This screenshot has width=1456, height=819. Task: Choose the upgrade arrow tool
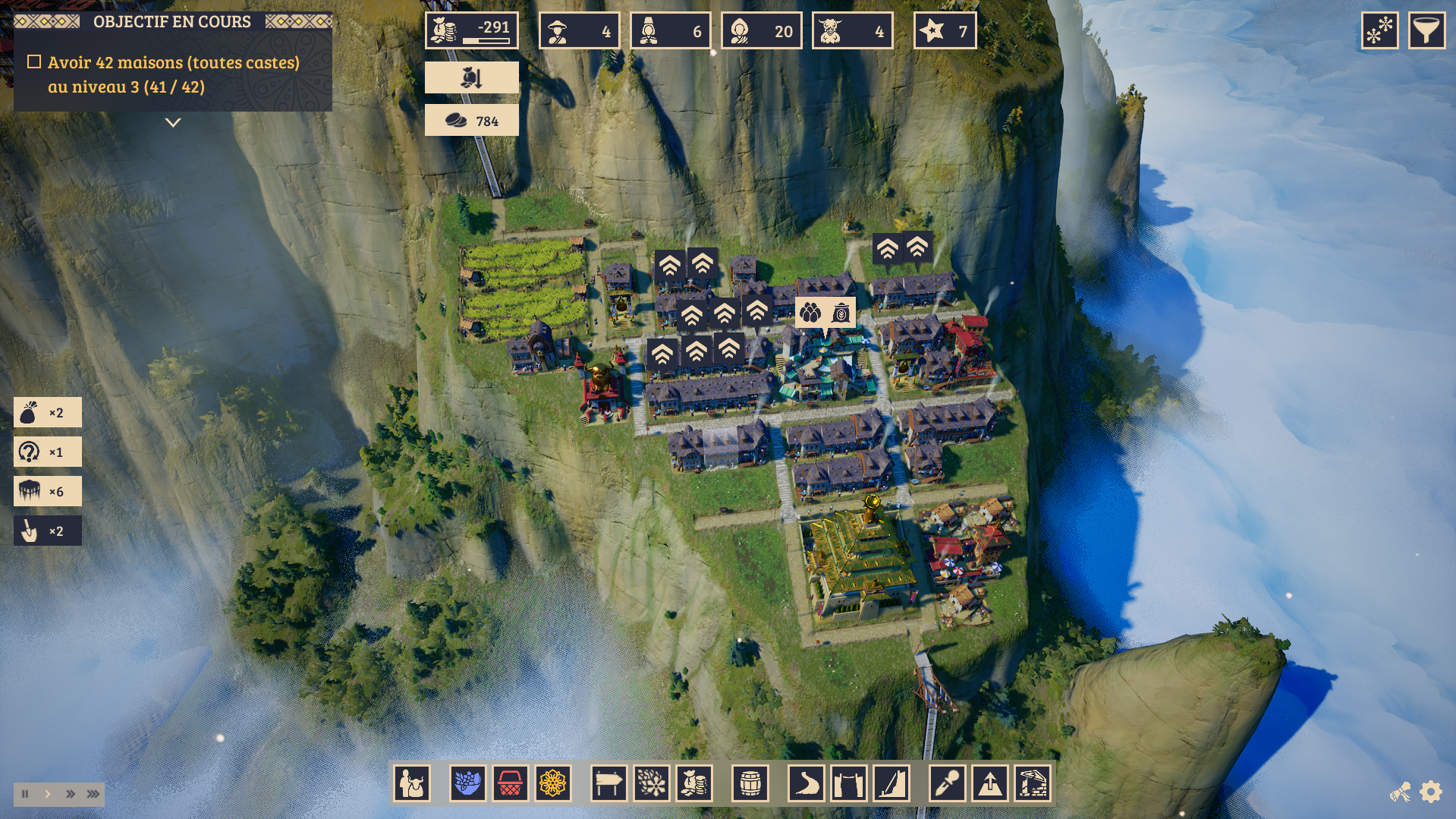click(x=990, y=783)
